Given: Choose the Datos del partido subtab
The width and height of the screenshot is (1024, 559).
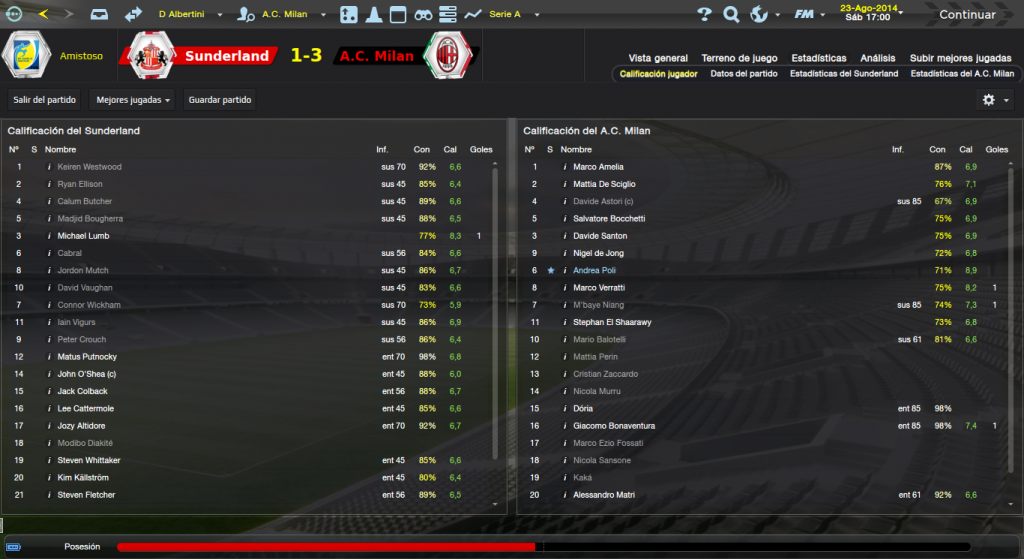Looking at the screenshot, I should point(744,74).
